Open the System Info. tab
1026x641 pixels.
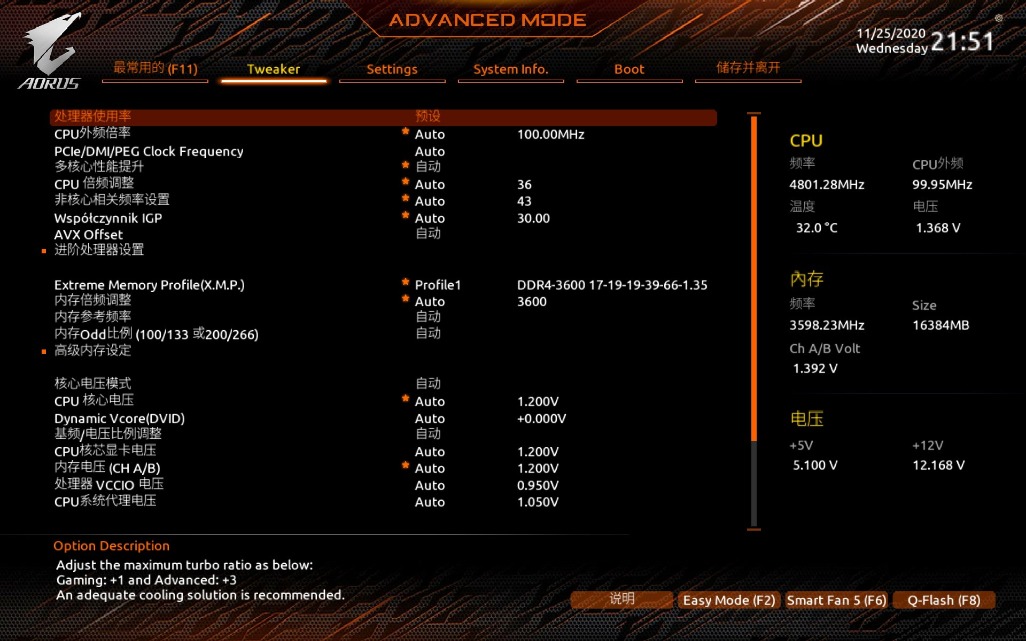point(510,69)
